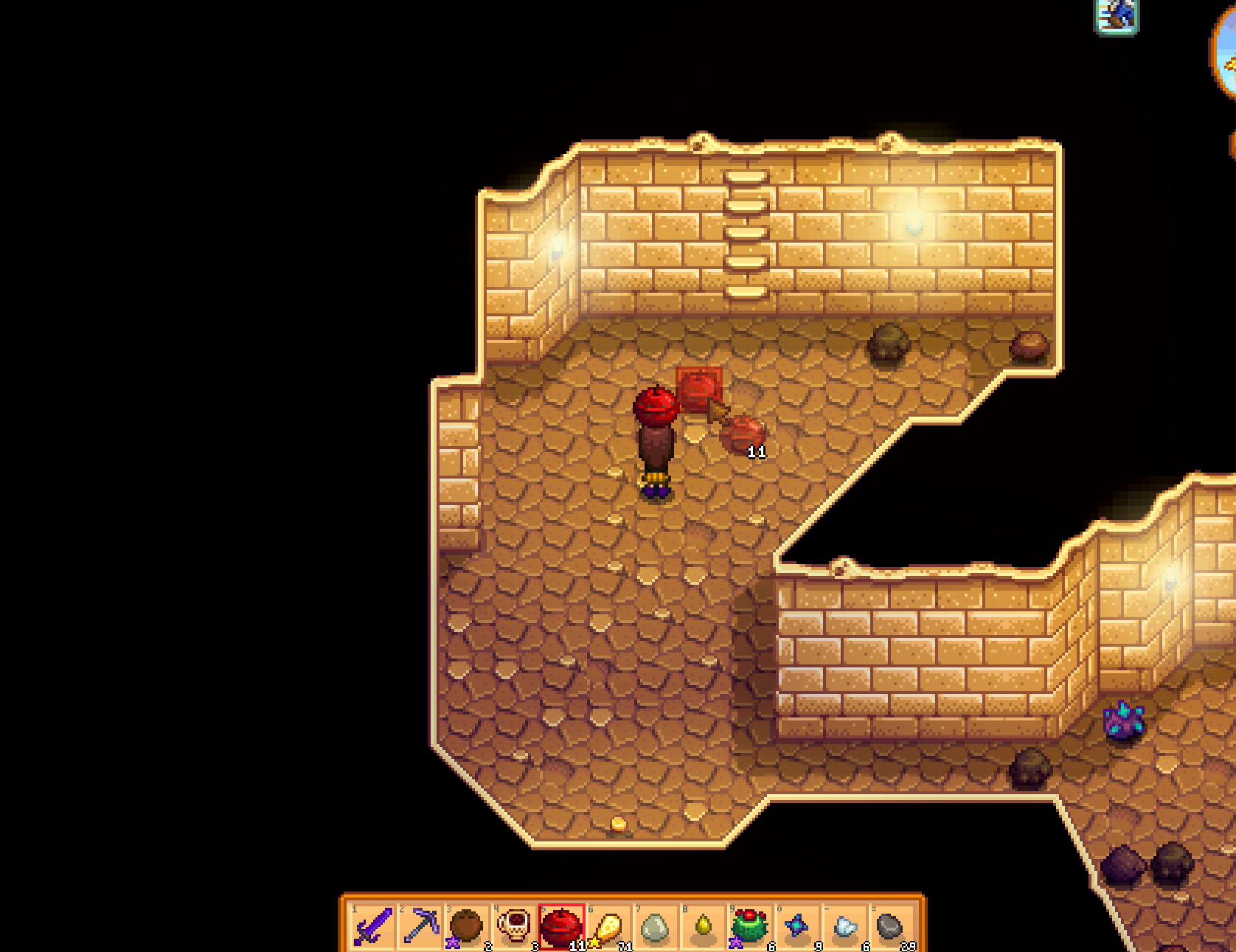Select the coffee cup slot
This screenshot has height=952, width=1236.
[515, 925]
